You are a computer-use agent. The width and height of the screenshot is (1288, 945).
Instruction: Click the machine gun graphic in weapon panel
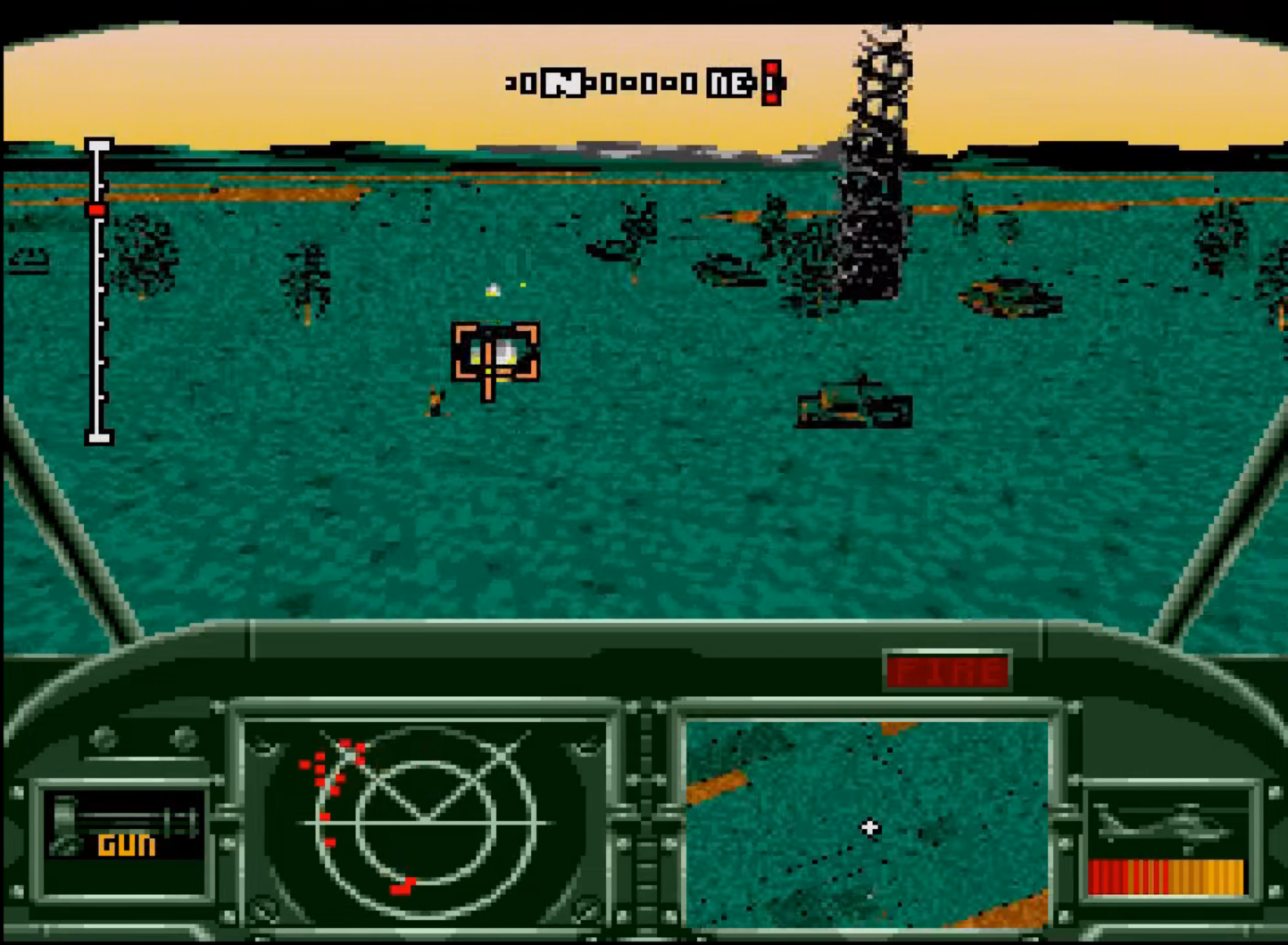tap(125, 817)
